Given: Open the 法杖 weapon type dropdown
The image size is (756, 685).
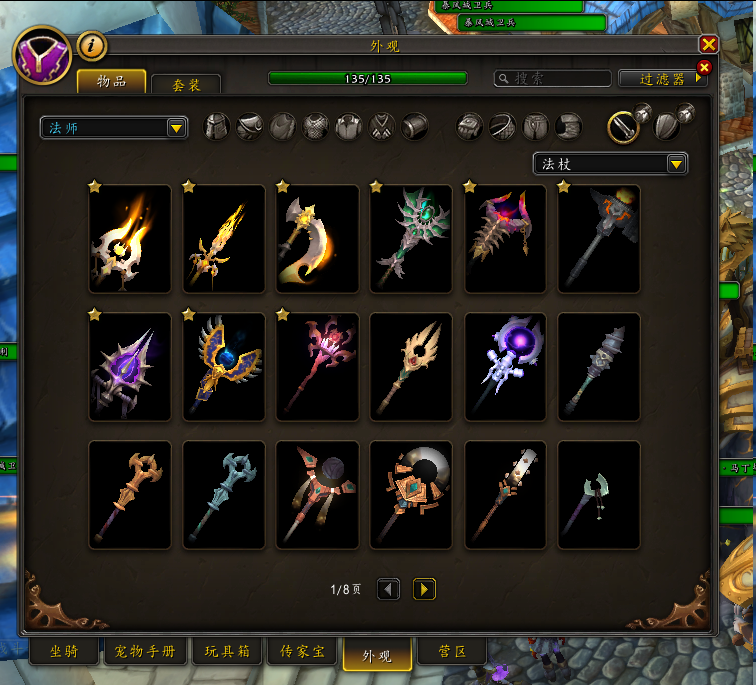Looking at the screenshot, I should (x=610, y=164).
